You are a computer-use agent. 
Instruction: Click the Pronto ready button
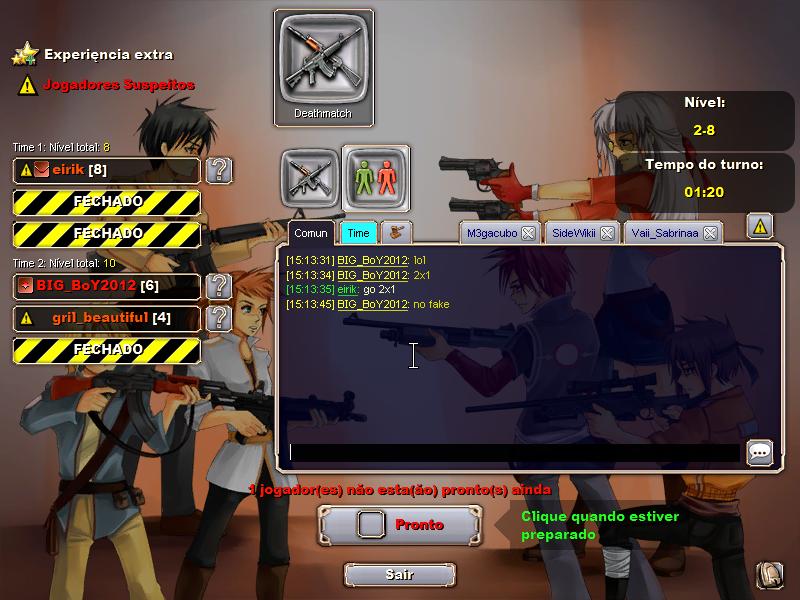400,524
